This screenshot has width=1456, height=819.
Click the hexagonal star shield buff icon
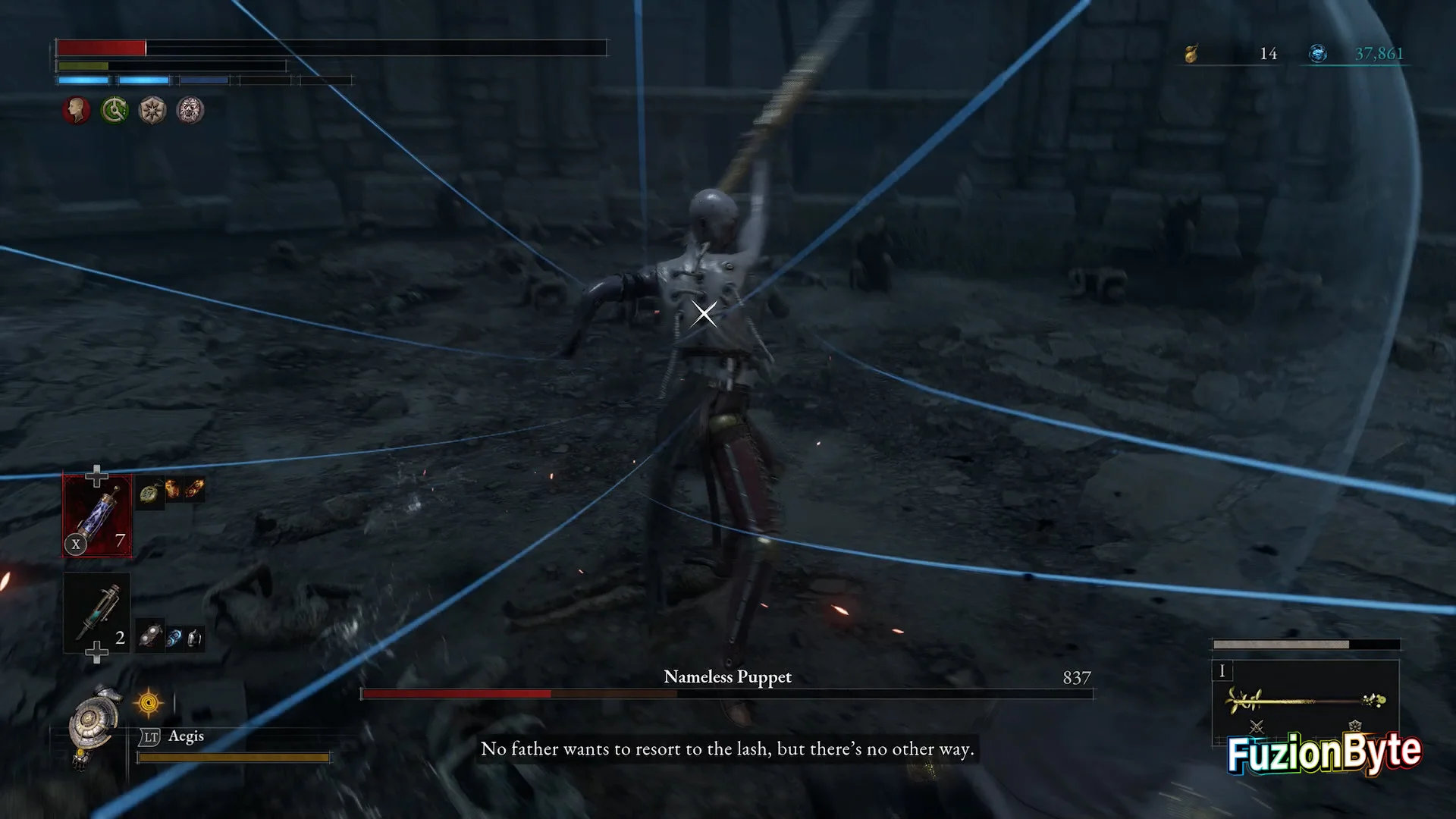152,111
